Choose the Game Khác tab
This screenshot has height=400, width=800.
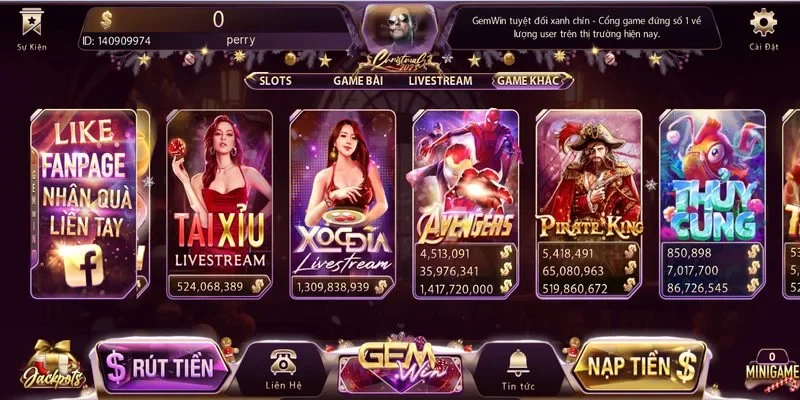coord(528,81)
